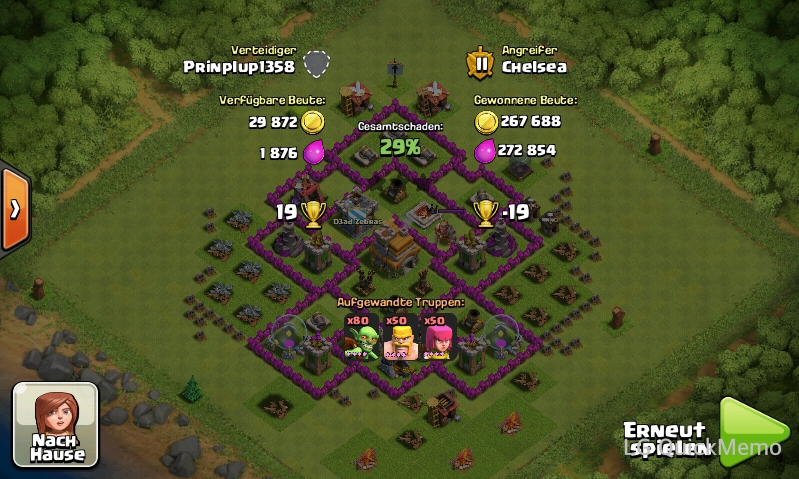Tap the attacker's clan badge
799x479 pixels.
point(481,64)
